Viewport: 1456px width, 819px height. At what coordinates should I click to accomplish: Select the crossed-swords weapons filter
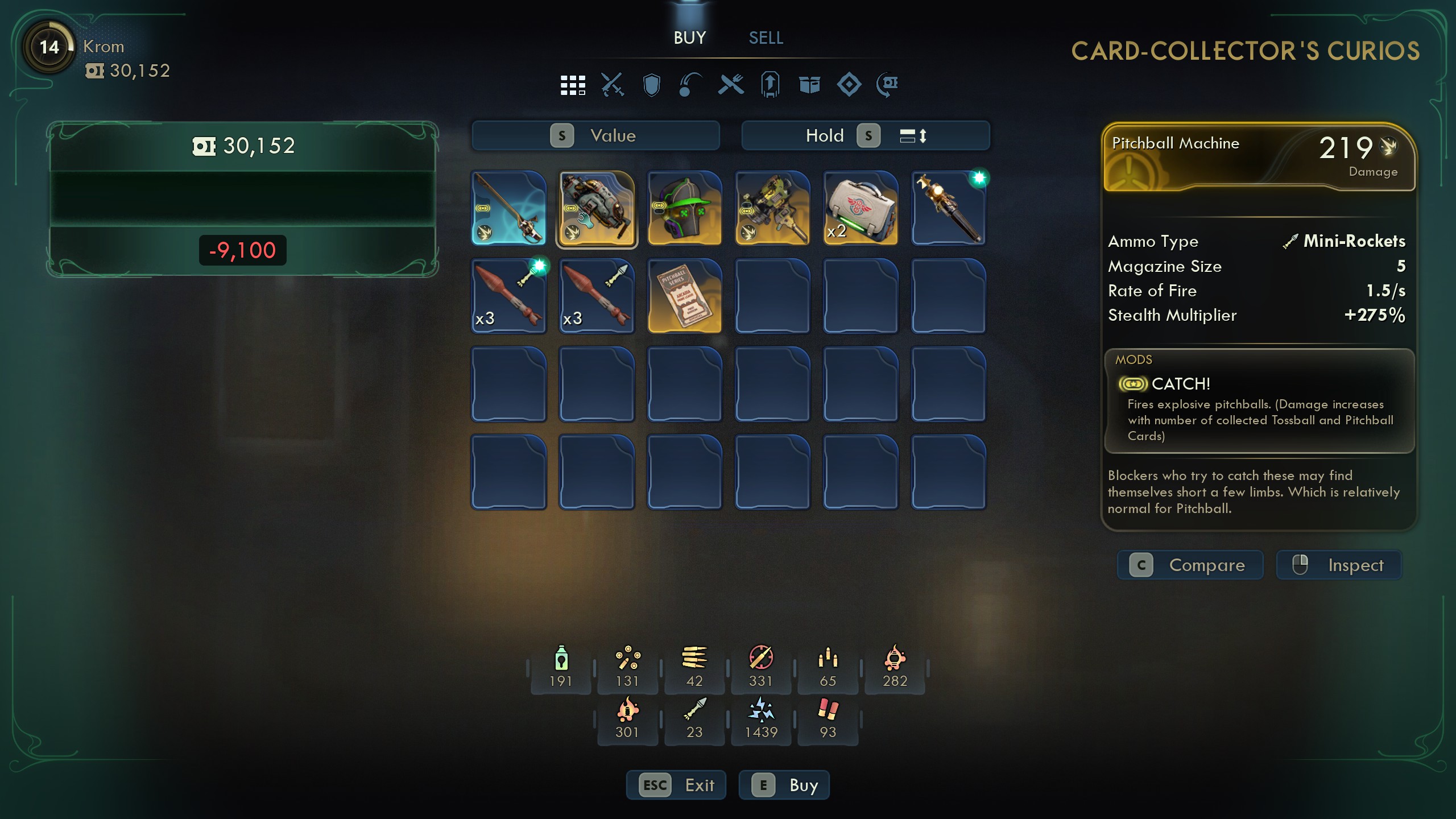tap(613, 85)
